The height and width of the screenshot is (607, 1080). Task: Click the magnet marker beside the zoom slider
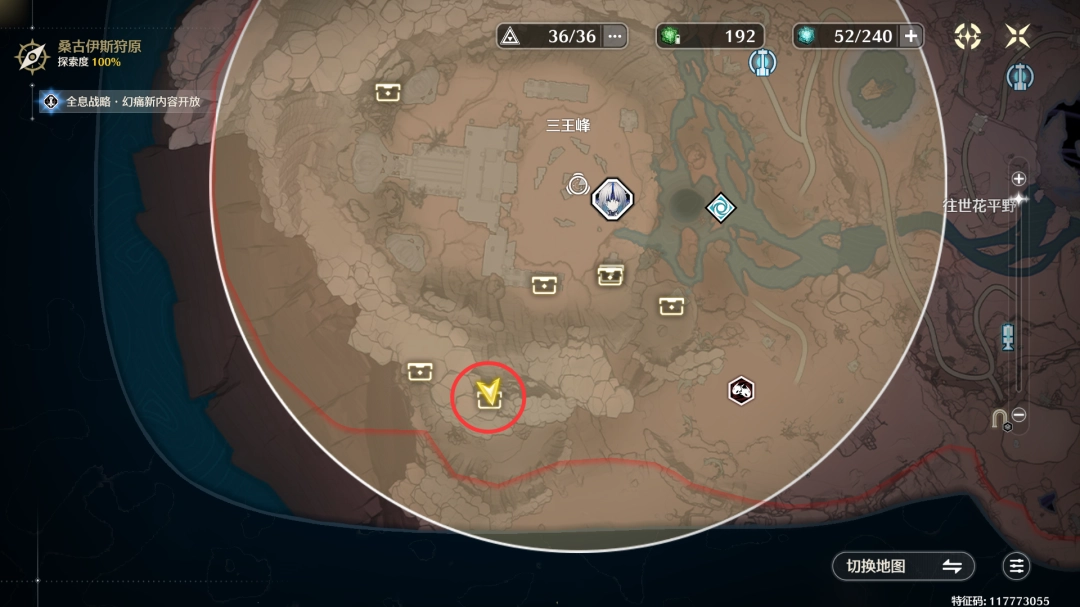click(x=999, y=419)
